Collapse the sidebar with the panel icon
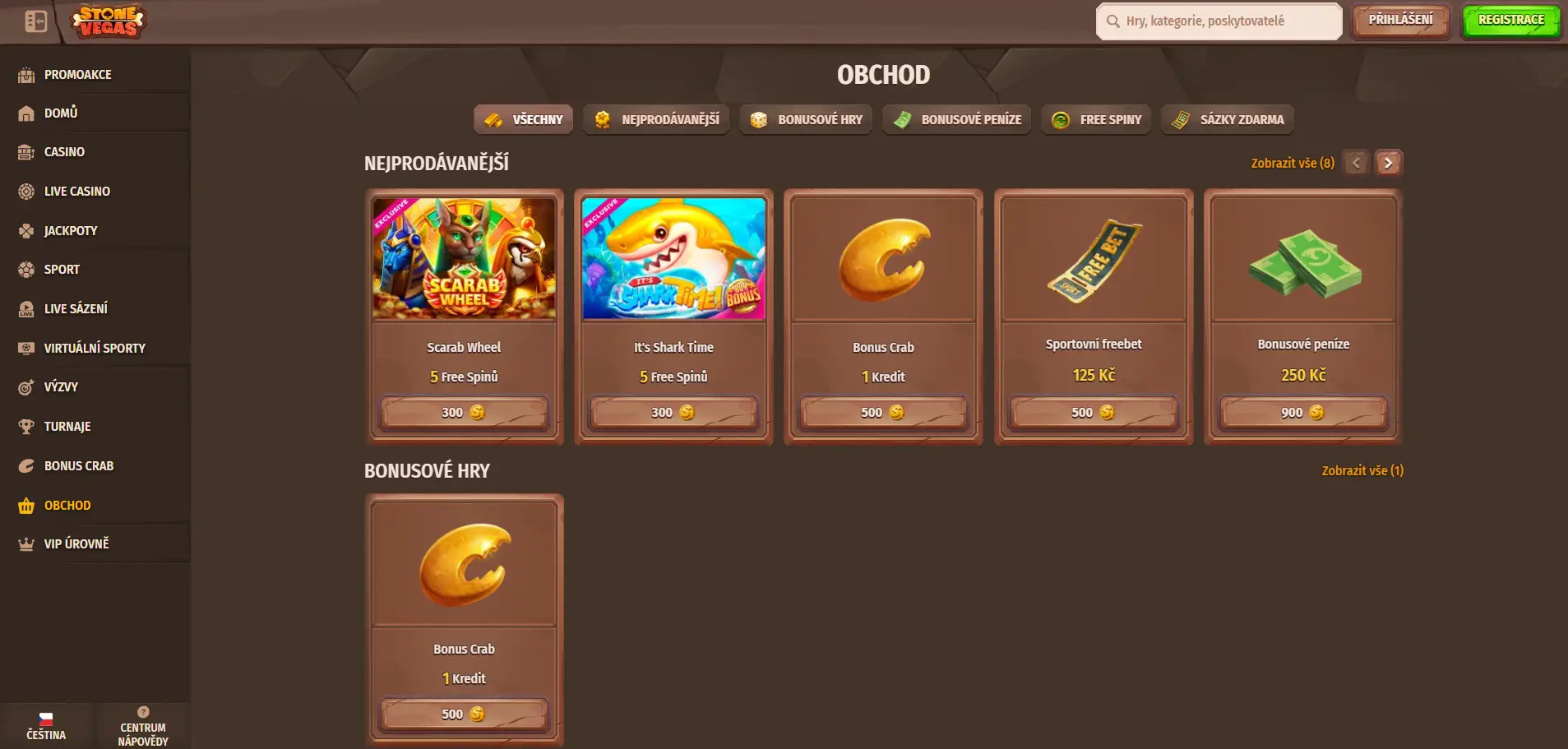Viewport: 1568px width, 749px height. (35, 21)
